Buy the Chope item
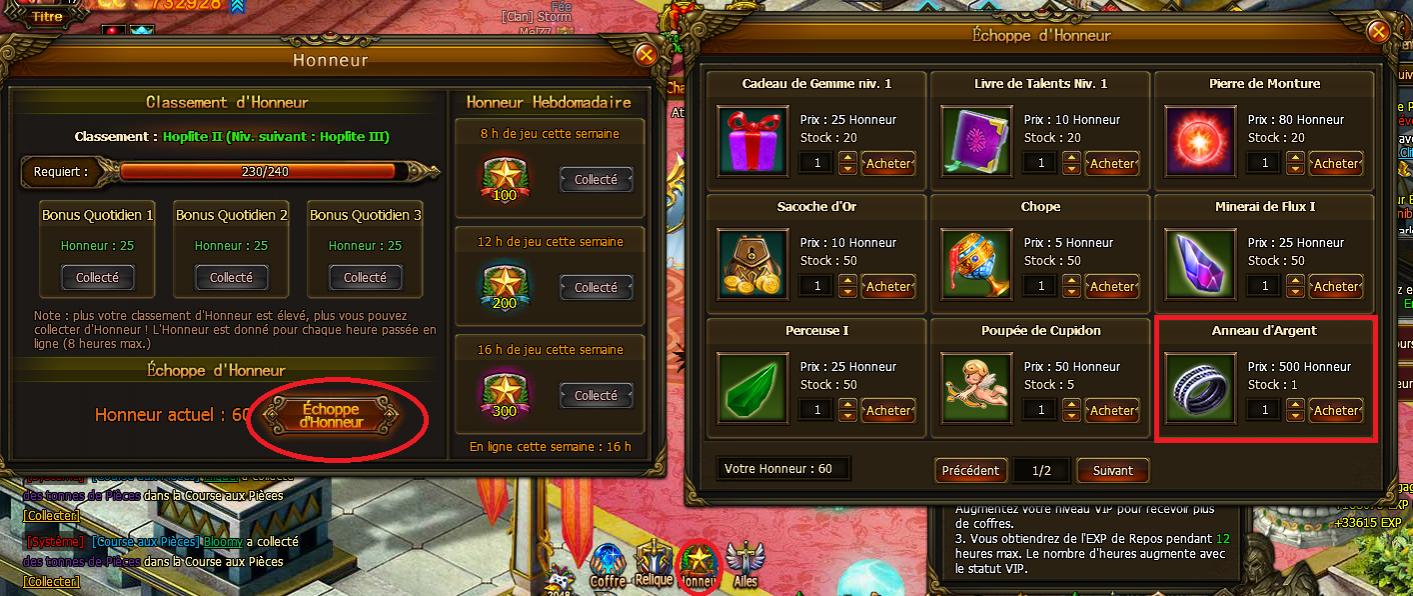This screenshot has height=596, width=1413. coord(1112,286)
